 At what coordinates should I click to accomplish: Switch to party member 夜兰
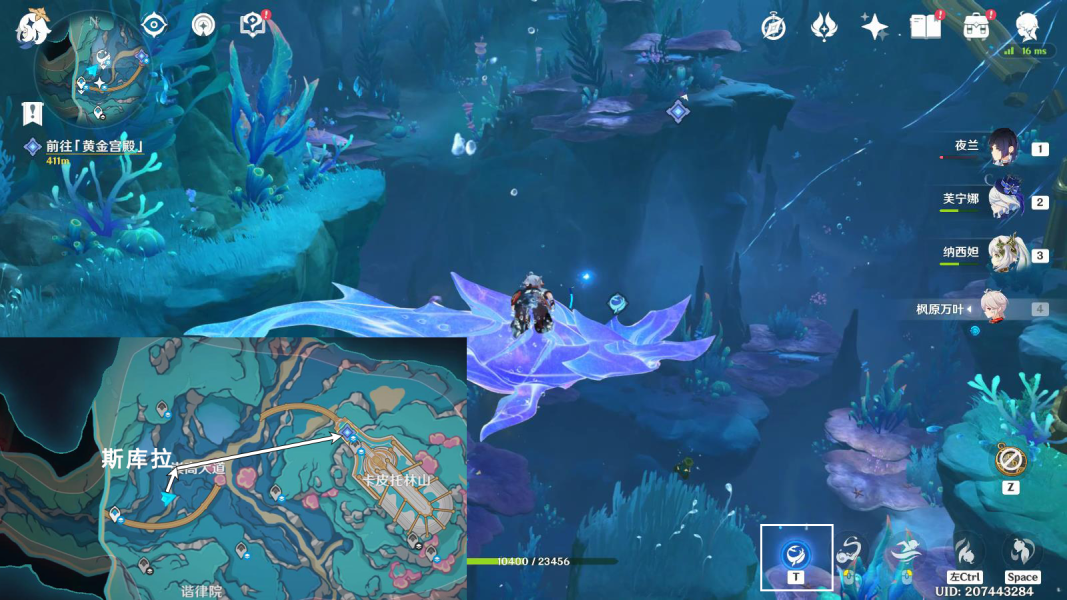[1001, 148]
